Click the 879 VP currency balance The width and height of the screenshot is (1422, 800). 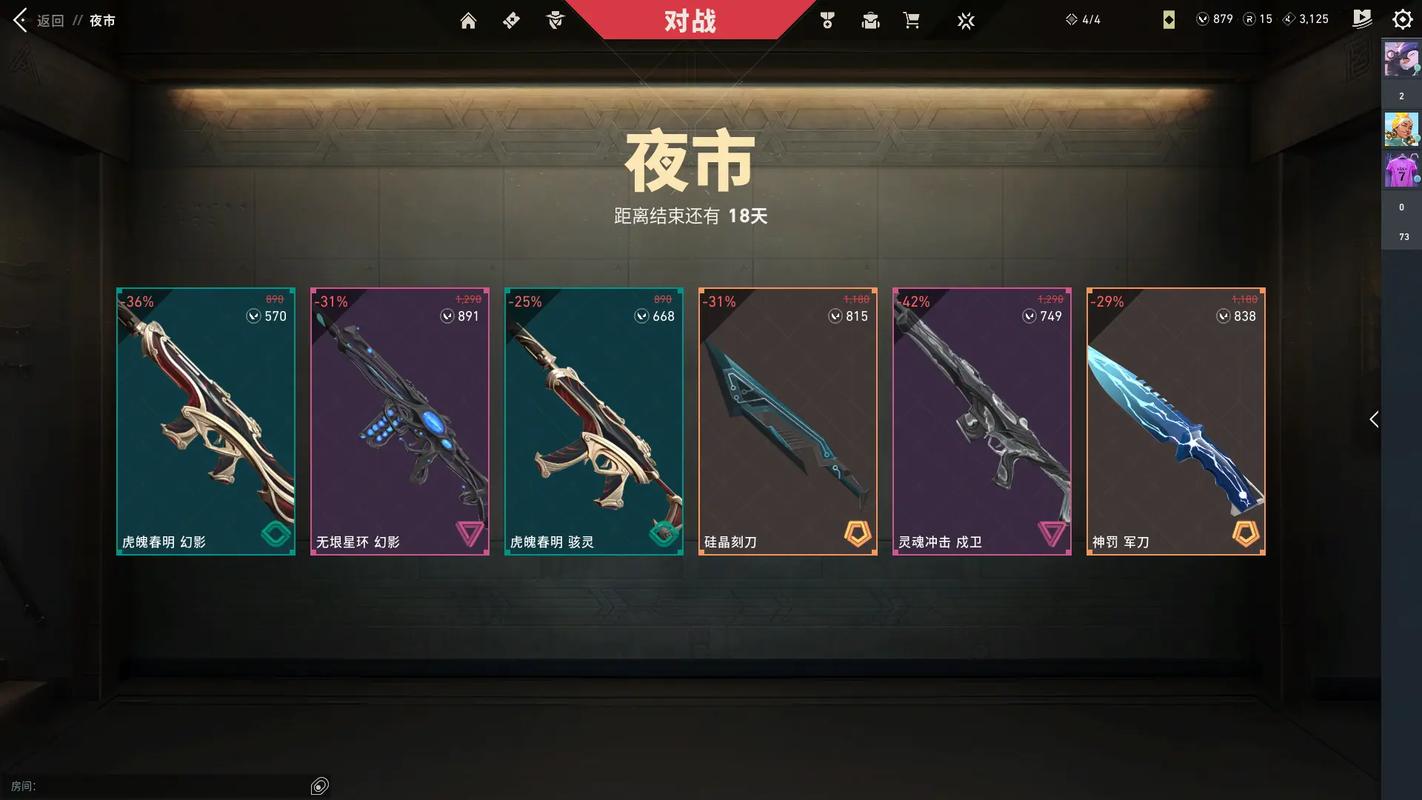[1215, 19]
